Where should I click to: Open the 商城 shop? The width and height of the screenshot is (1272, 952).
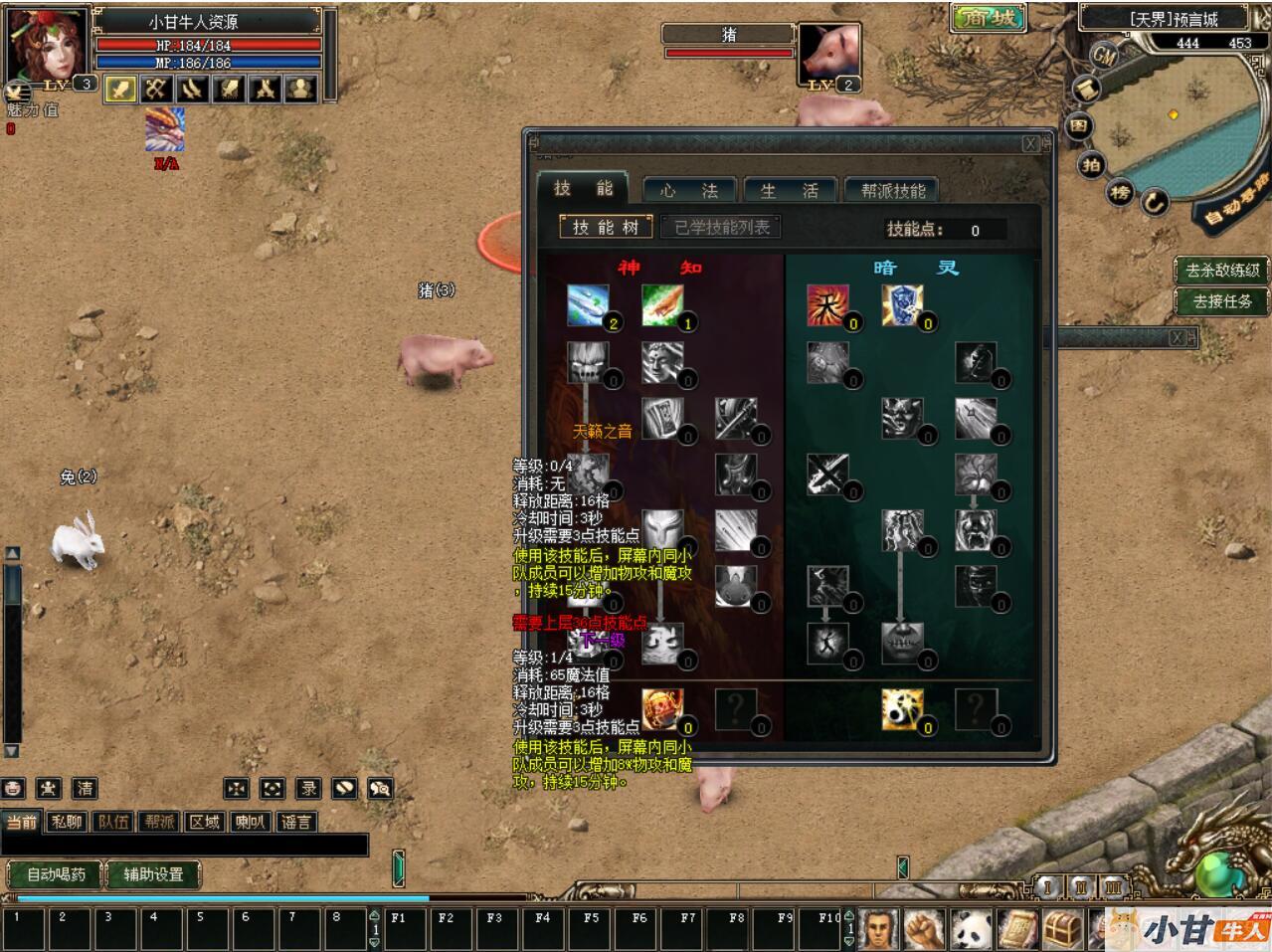[x=988, y=19]
